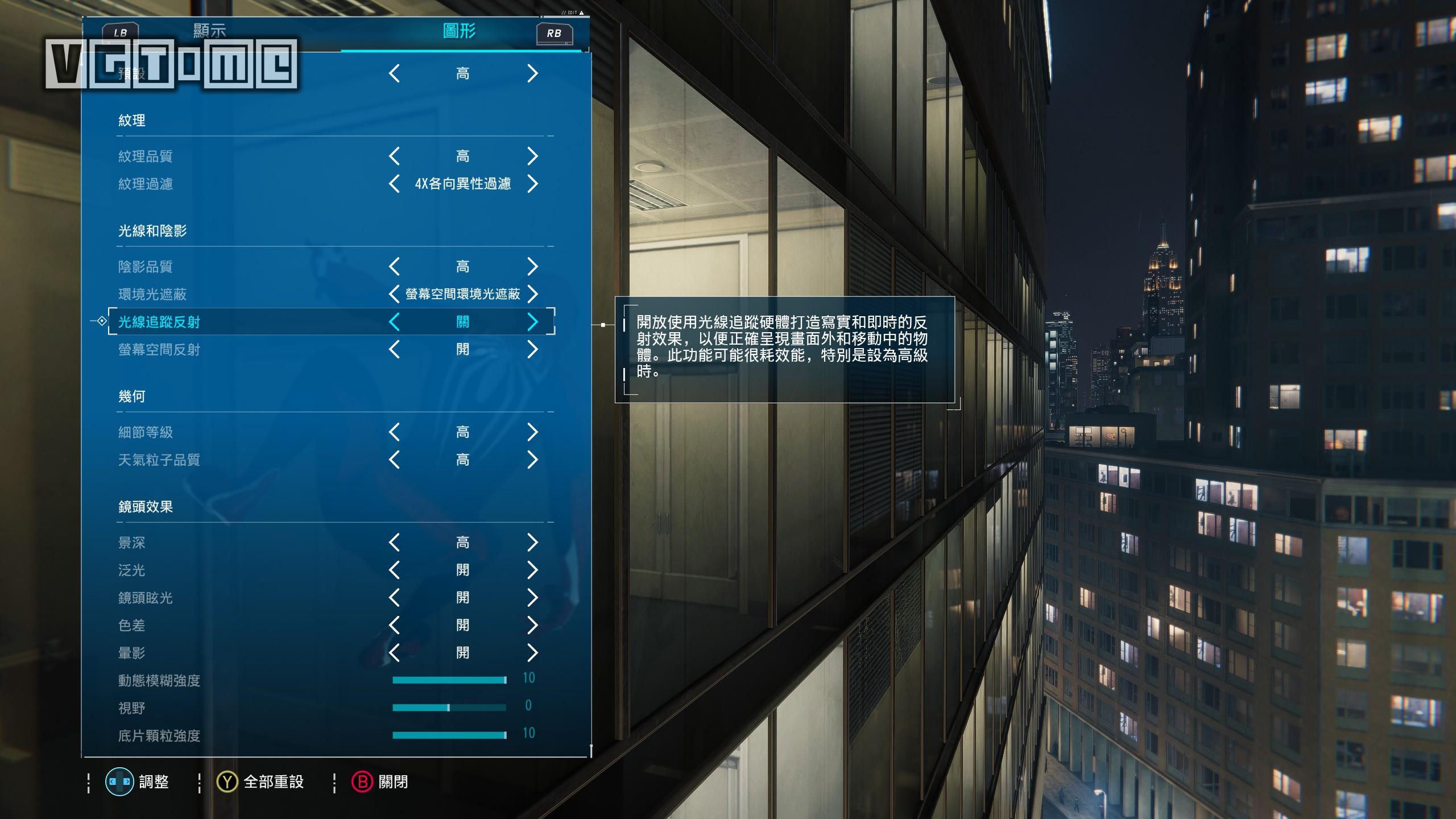Lower 細節等級 level of detail with left arrow

394,432
